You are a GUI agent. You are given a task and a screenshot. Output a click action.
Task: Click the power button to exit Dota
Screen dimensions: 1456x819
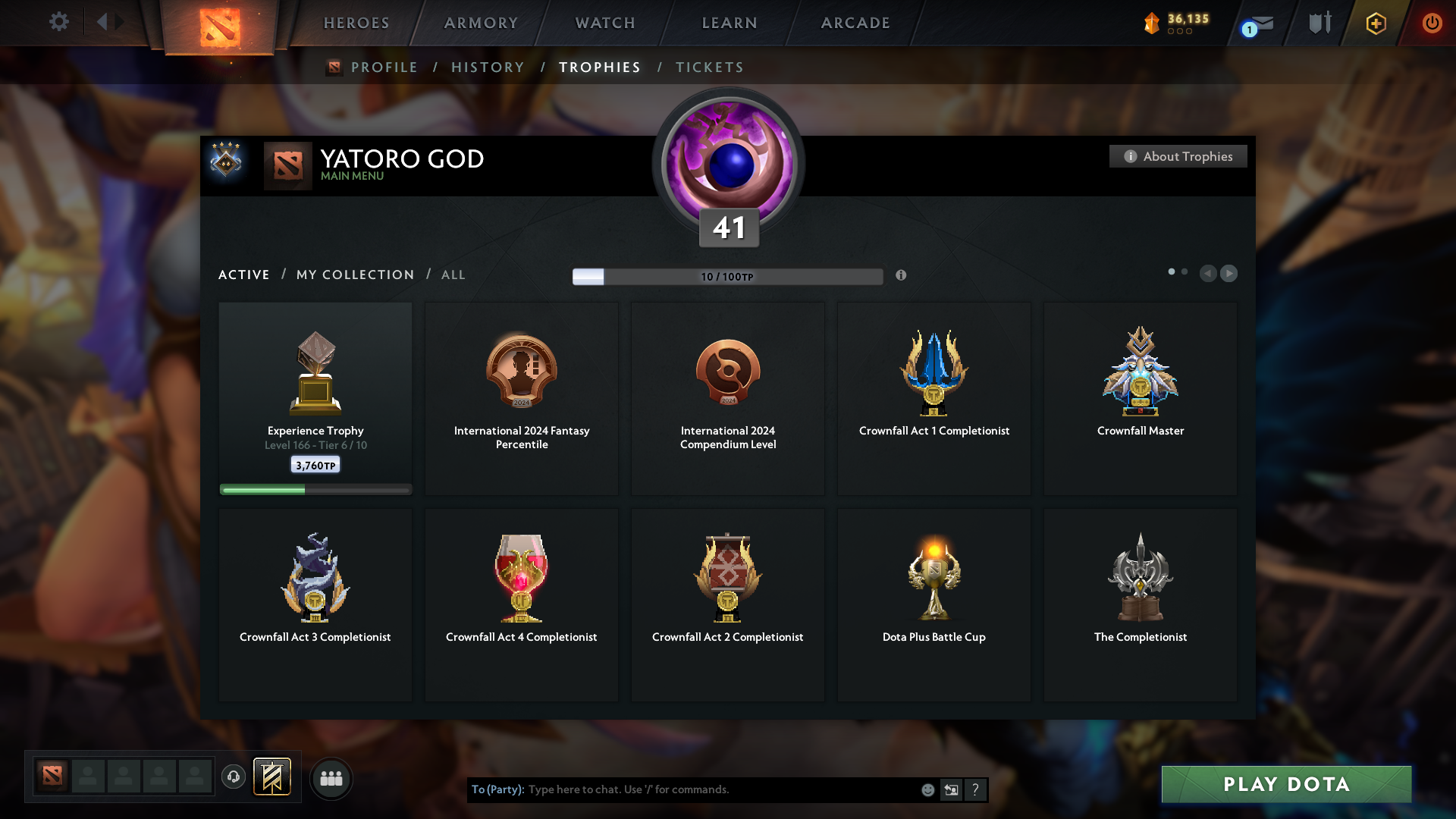(x=1432, y=23)
